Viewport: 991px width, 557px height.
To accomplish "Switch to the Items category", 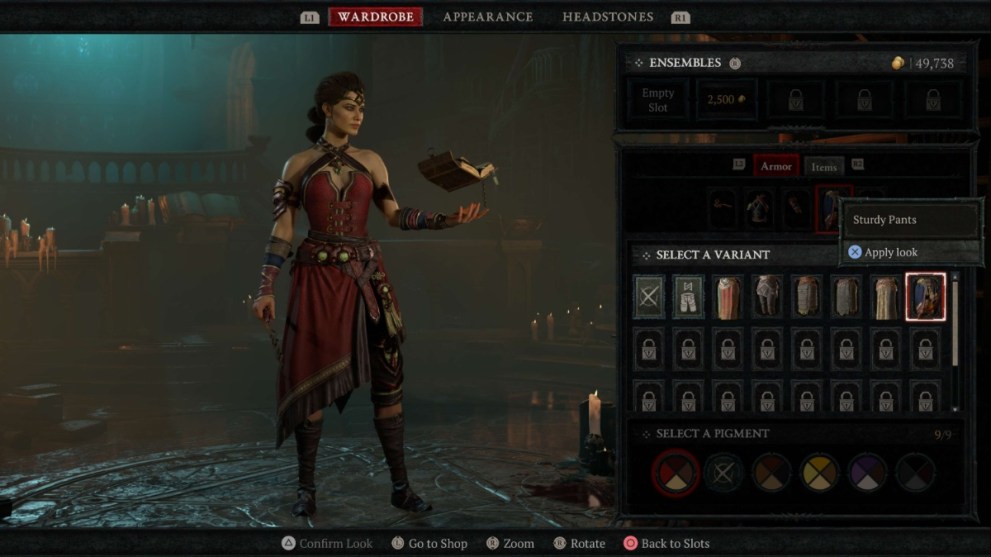I will click(824, 167).
